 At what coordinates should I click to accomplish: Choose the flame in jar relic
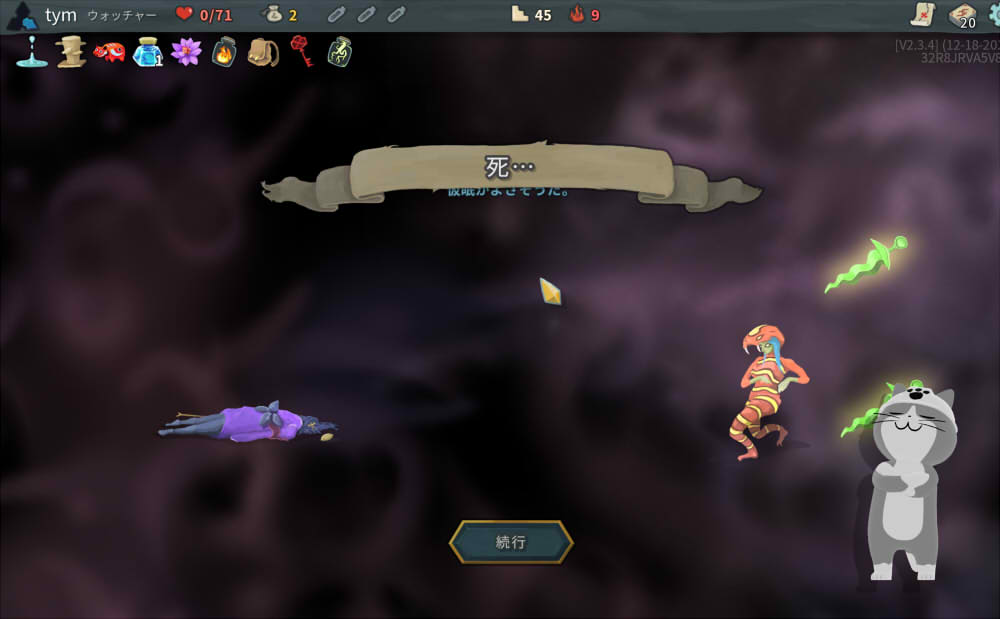pyautogui.click(x=224, y=51)
